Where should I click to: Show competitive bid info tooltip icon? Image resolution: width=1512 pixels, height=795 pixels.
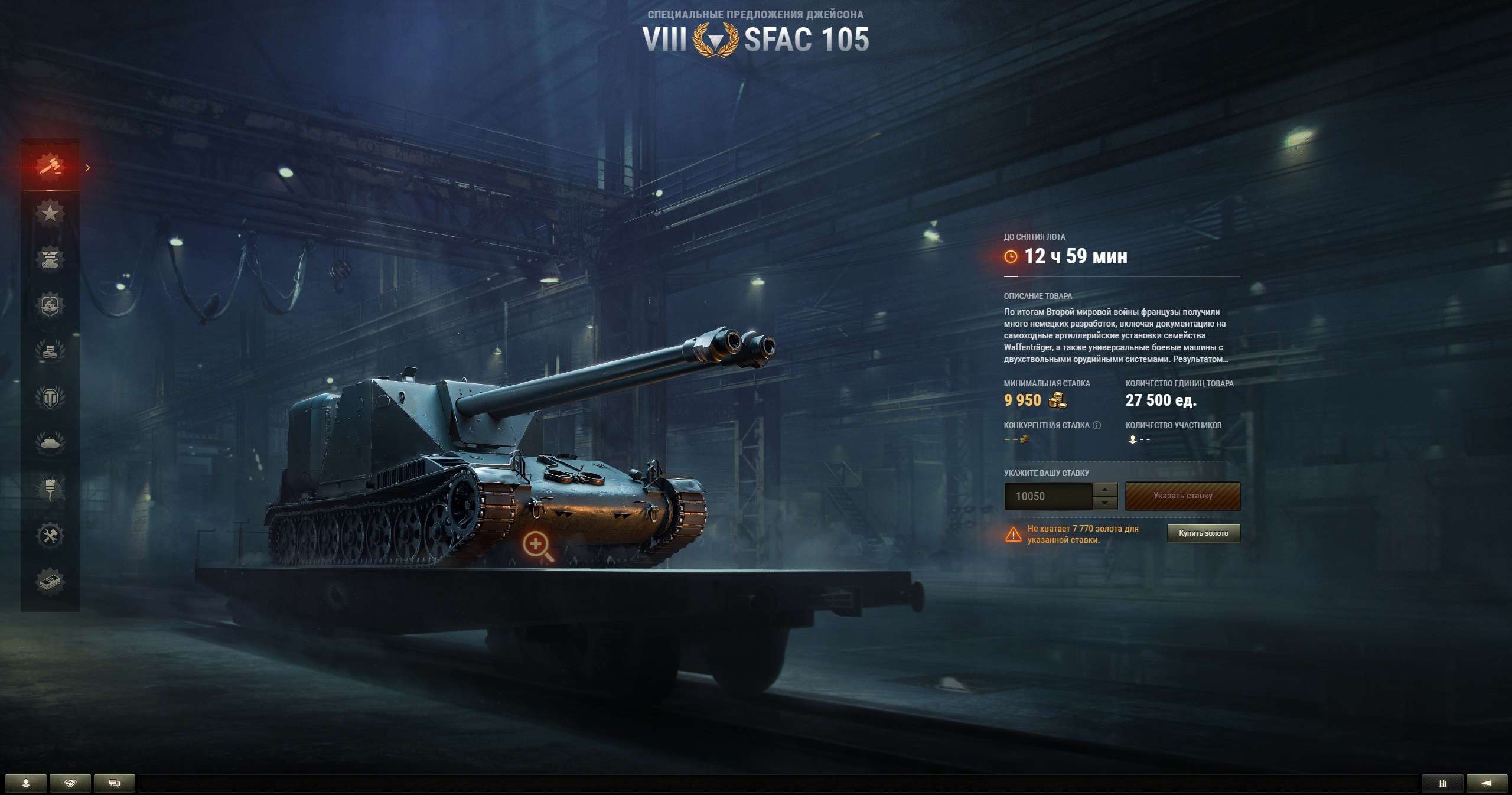point(1097,425)
